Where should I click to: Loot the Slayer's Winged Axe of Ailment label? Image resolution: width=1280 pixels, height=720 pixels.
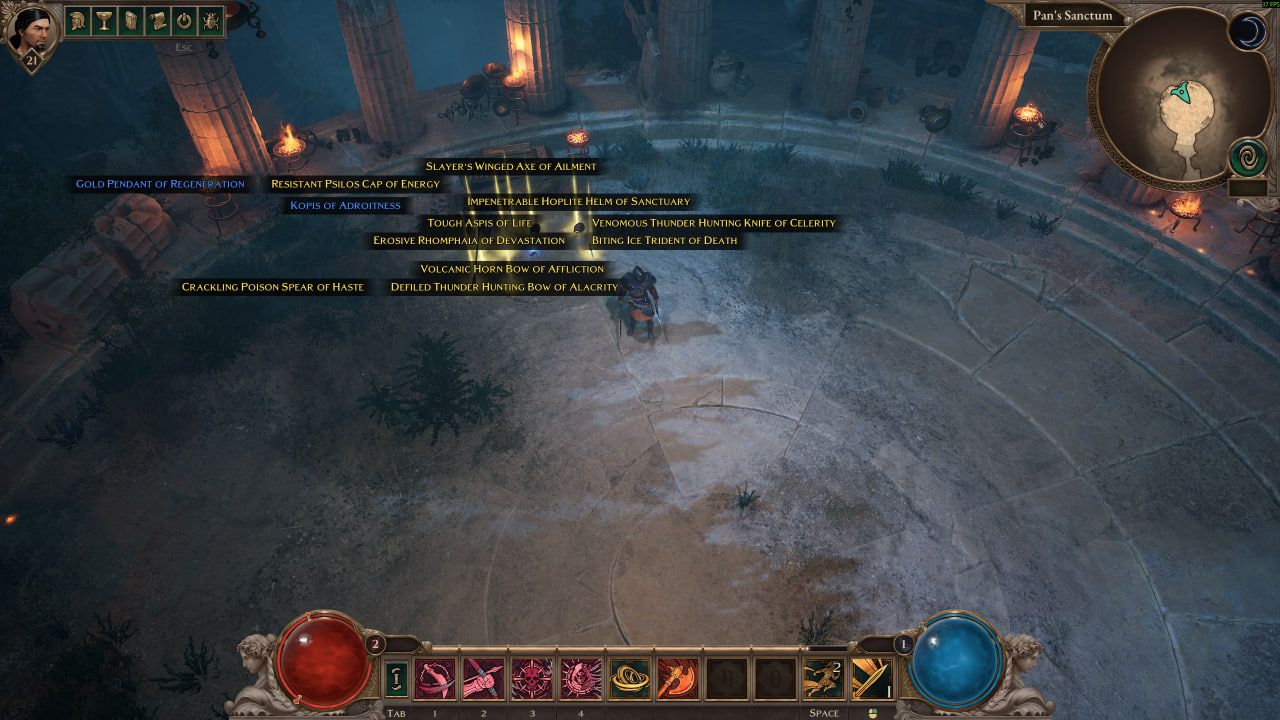pyautogui.click(x=511, y=166)
